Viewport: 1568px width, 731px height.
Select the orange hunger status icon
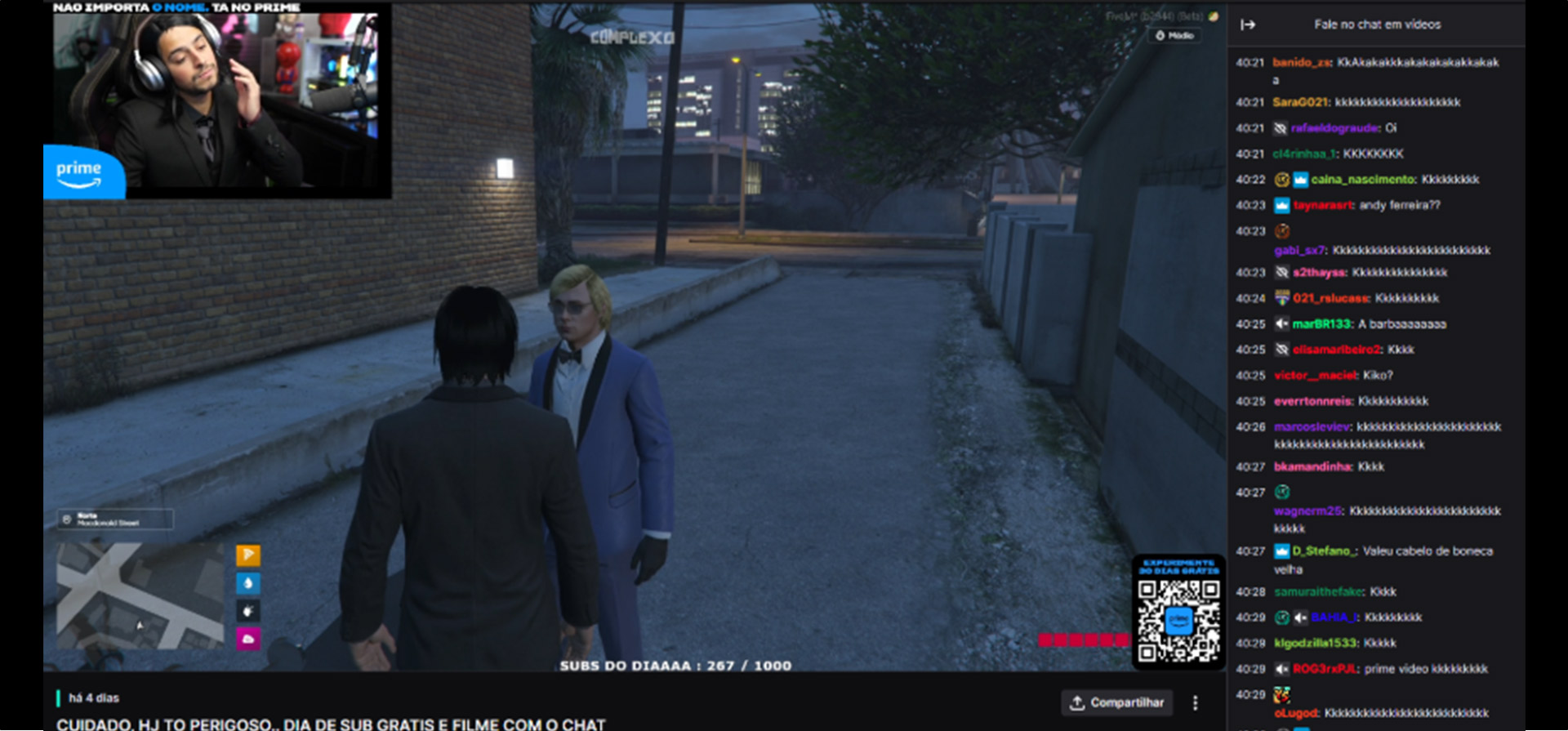248,555
